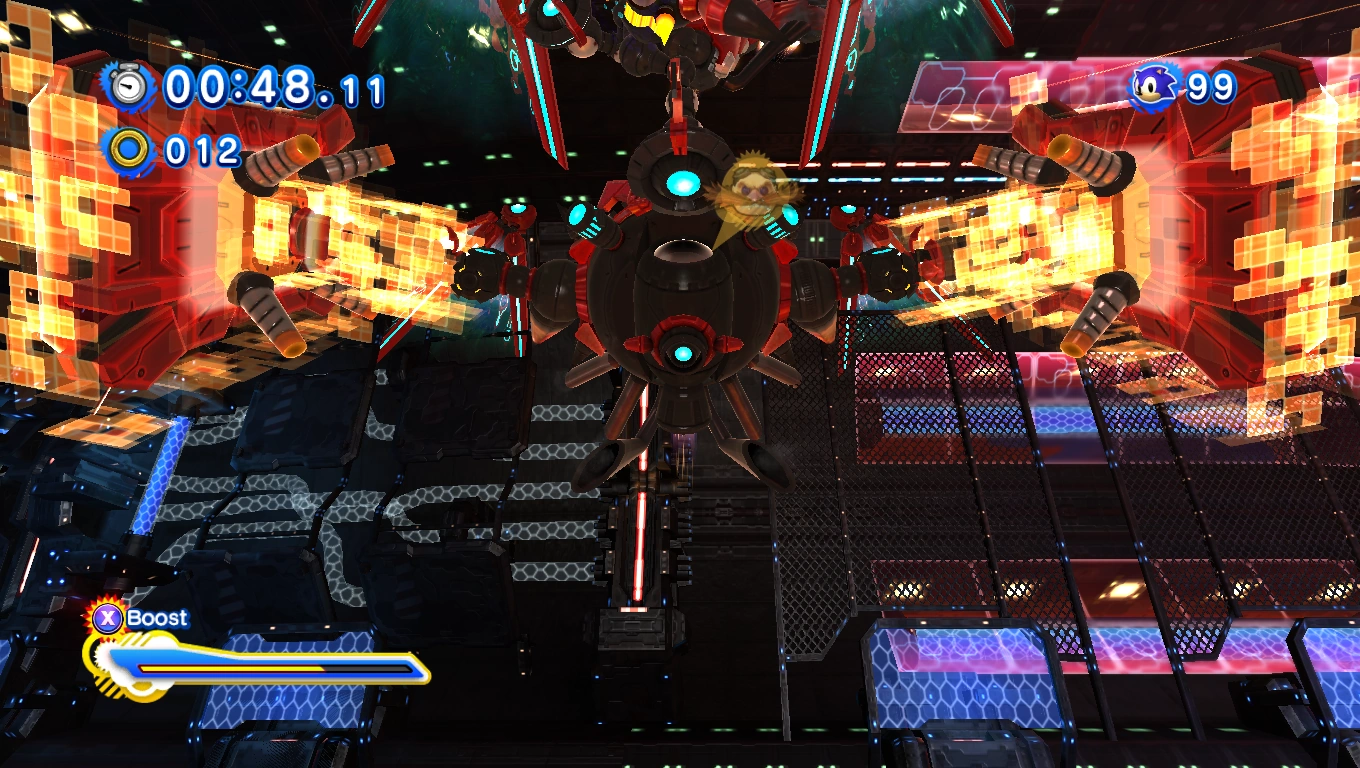Click the Sonic head lives icon
Screen dimensions: 1360x768
point(1157,87)
